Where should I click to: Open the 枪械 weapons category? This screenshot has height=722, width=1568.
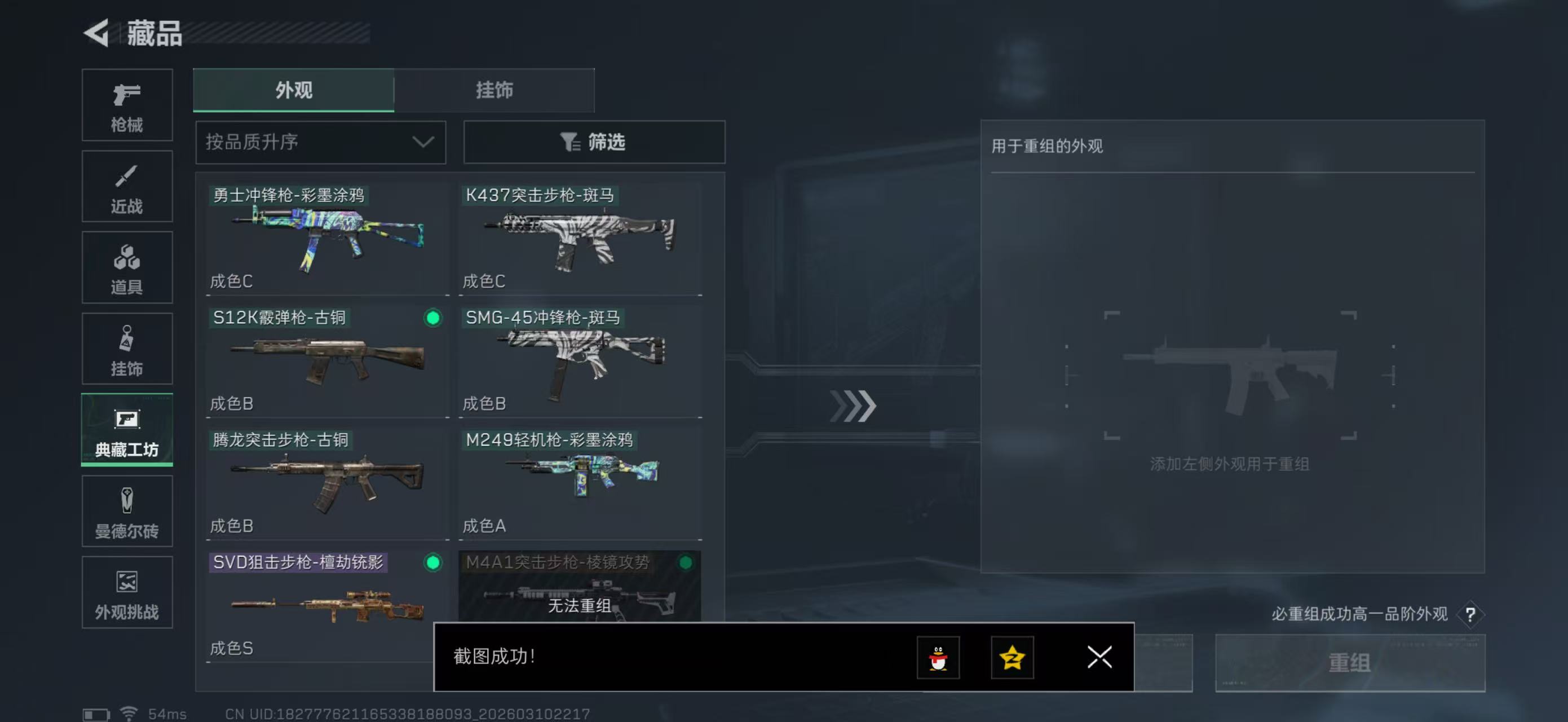(127, 105)
